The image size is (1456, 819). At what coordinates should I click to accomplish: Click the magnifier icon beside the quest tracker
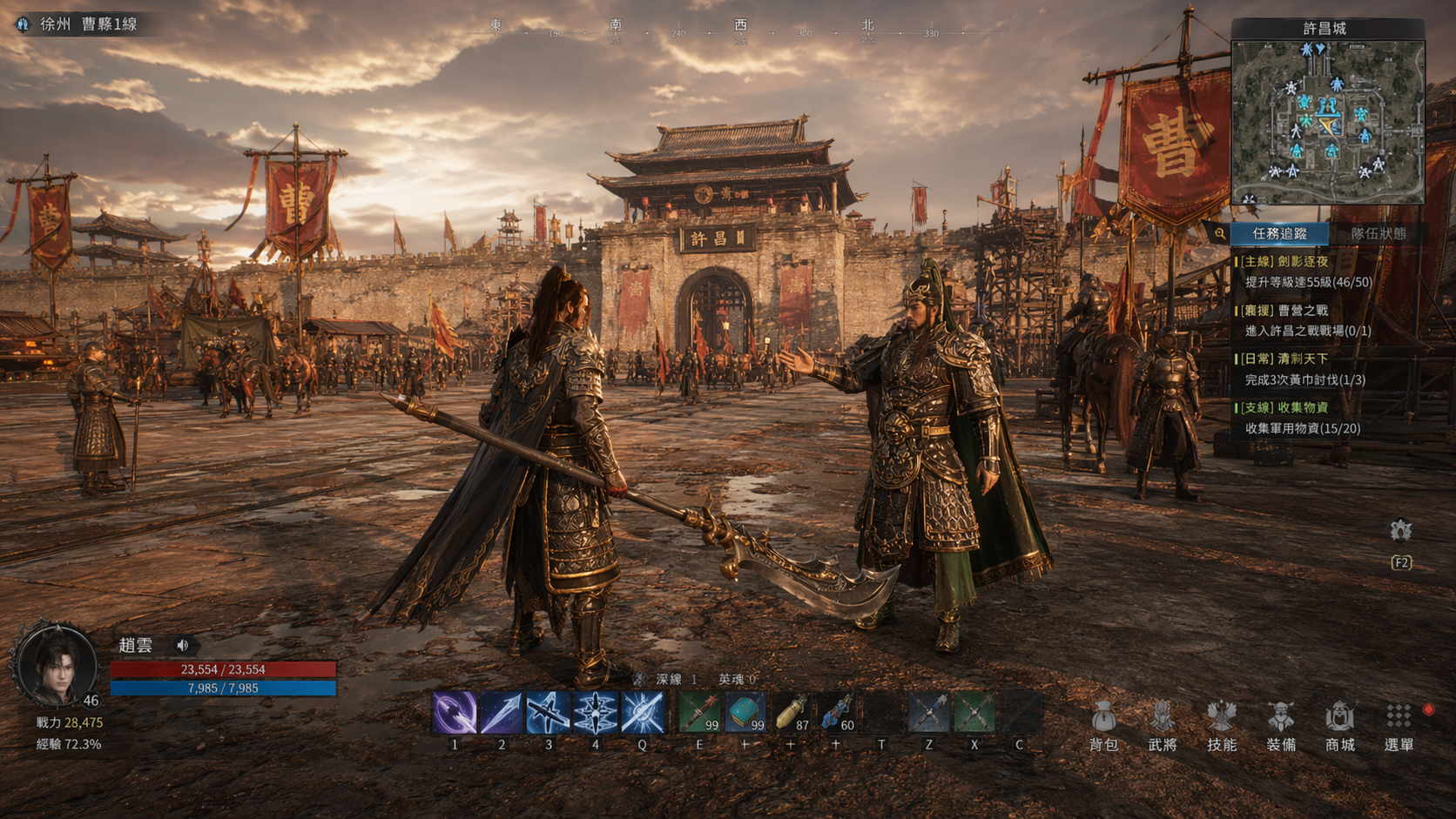coord(1219,233)
